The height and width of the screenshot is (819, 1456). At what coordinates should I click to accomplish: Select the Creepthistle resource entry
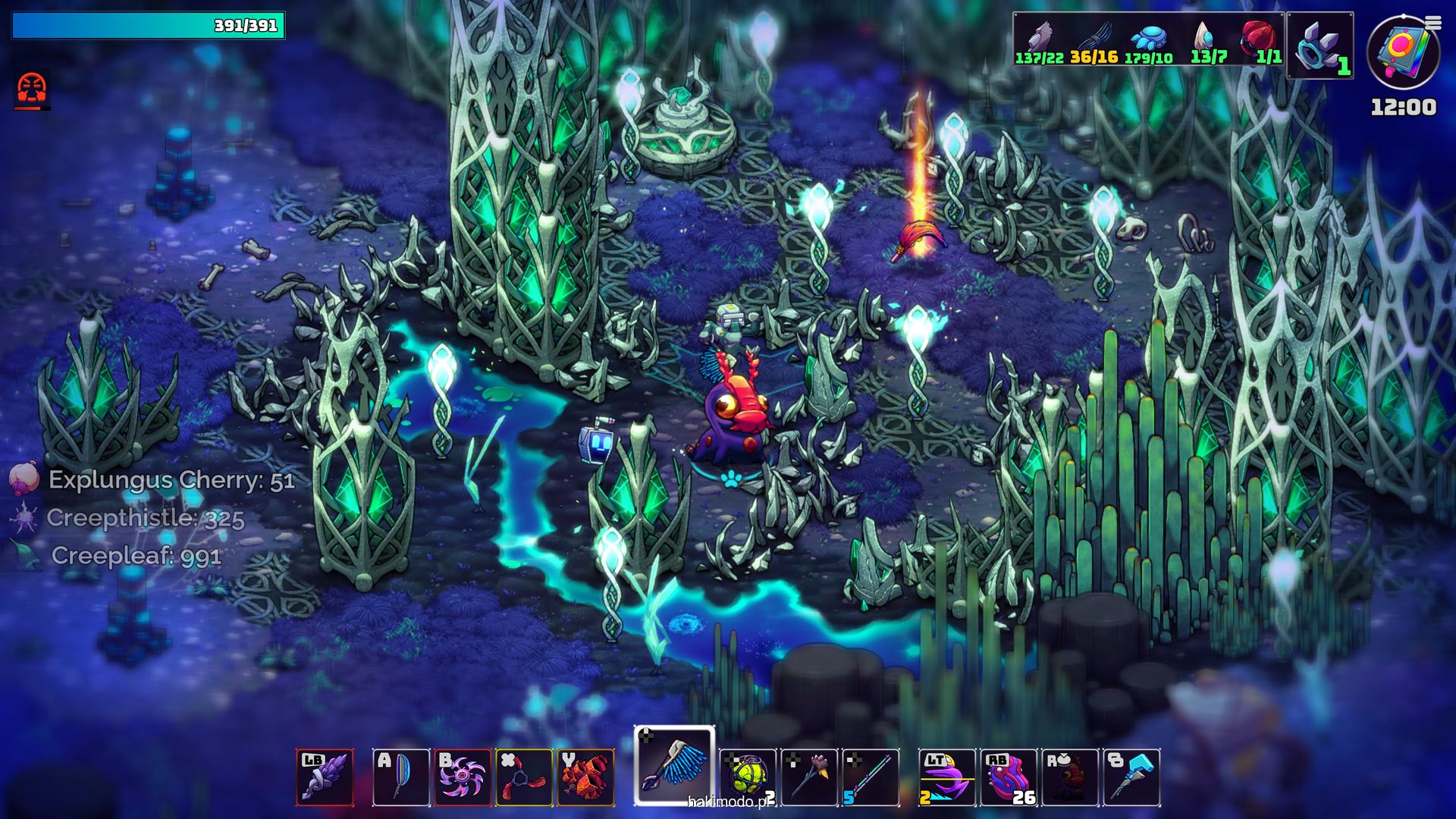click(144, 518)
